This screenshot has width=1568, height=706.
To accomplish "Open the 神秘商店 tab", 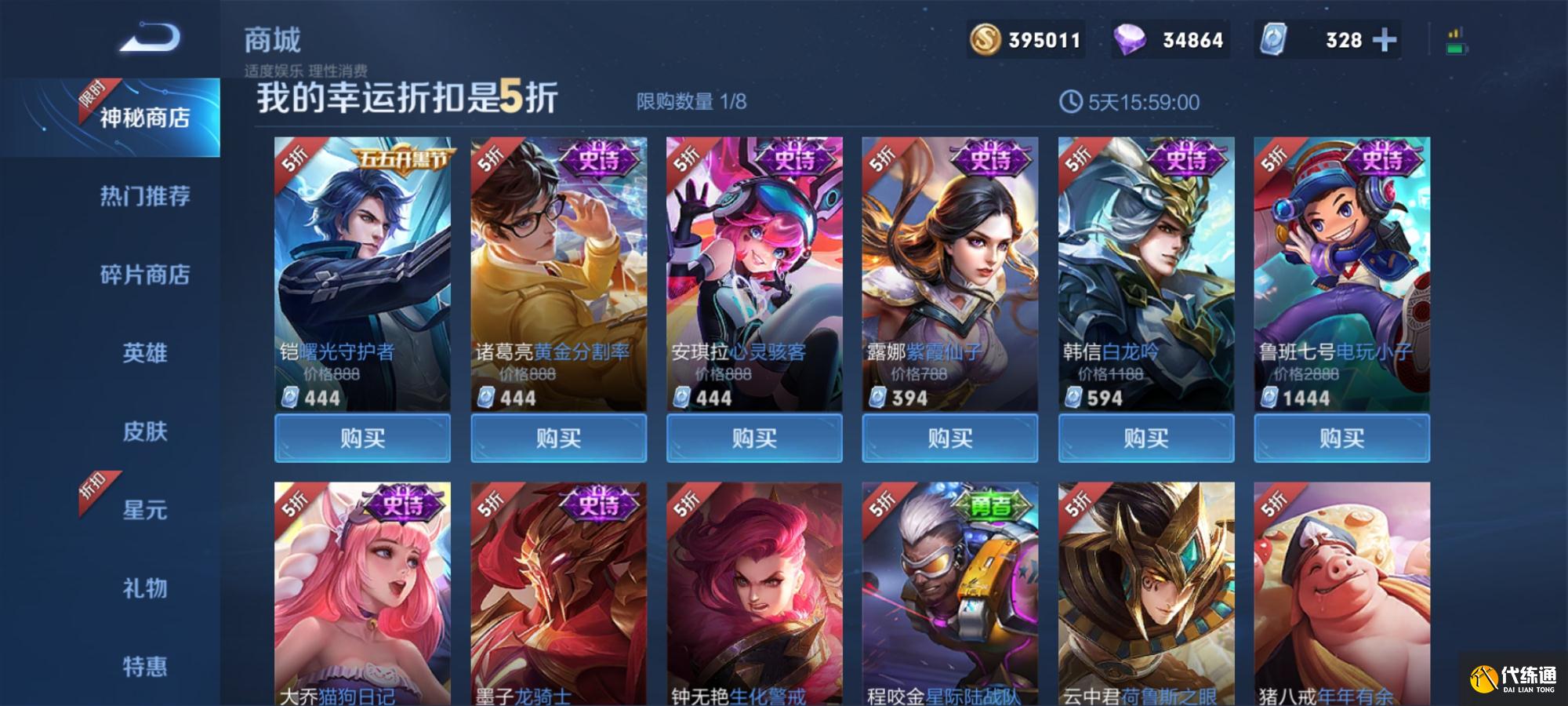I will coord(144,118).
